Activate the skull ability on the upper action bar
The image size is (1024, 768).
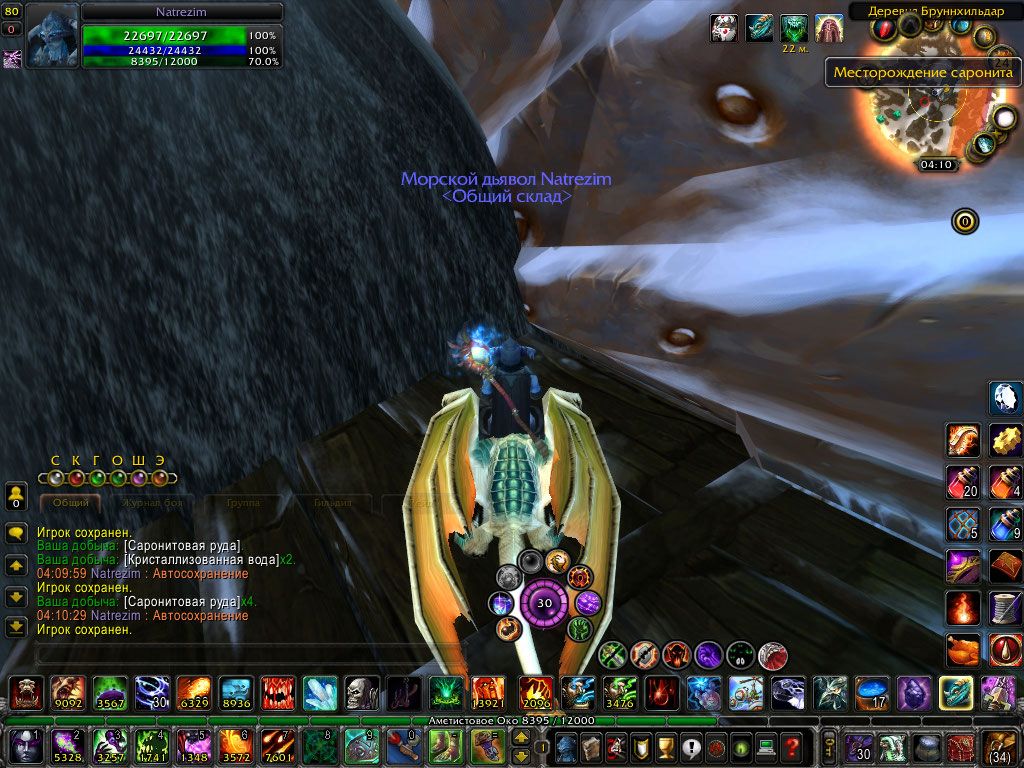(x=360, y=692)
